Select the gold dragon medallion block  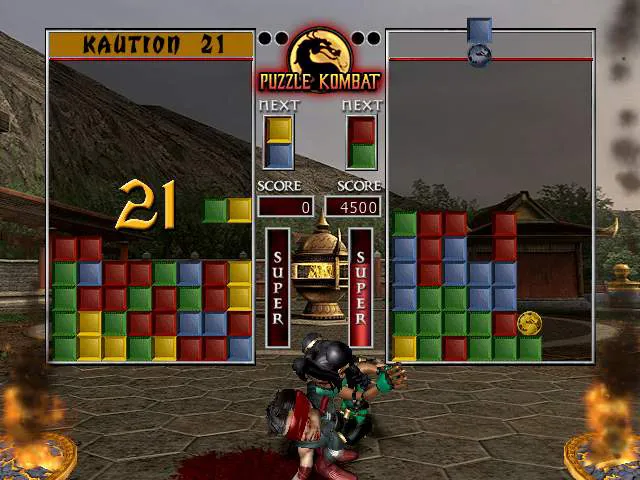coord(530,323)
